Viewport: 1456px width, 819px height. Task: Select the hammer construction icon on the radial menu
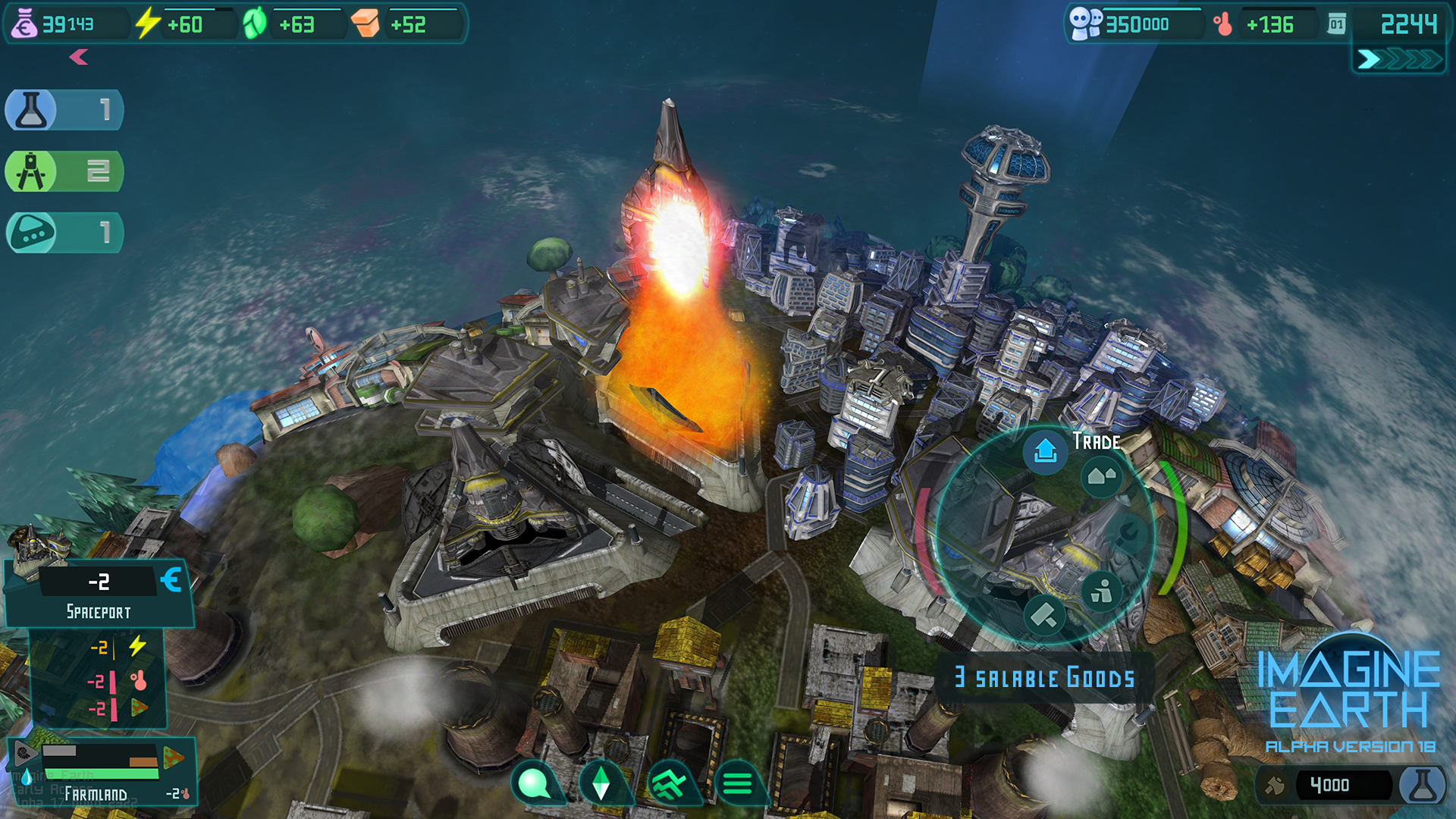click(1044, 617)
